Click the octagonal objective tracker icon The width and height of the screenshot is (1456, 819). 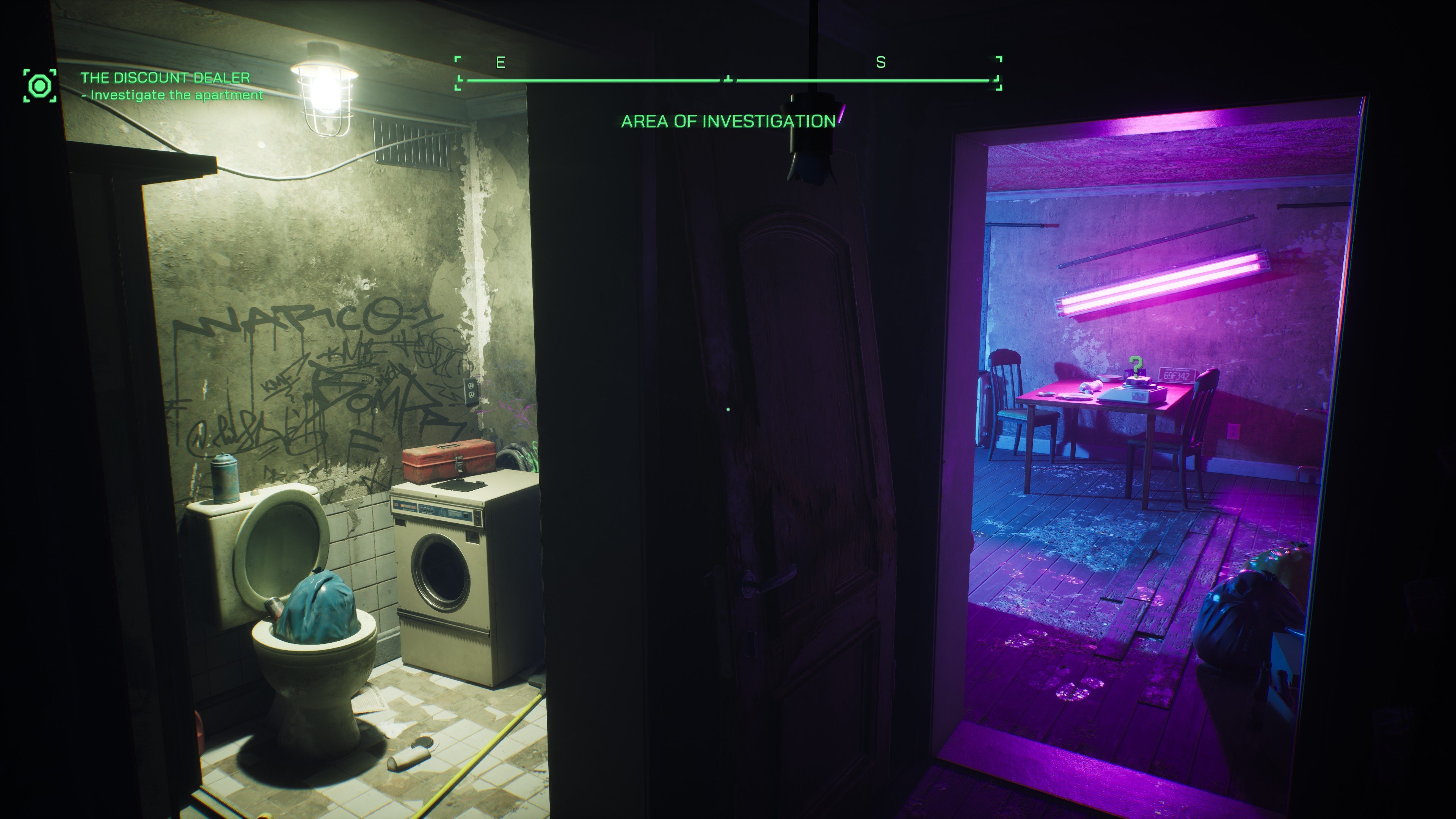(39, 86)
